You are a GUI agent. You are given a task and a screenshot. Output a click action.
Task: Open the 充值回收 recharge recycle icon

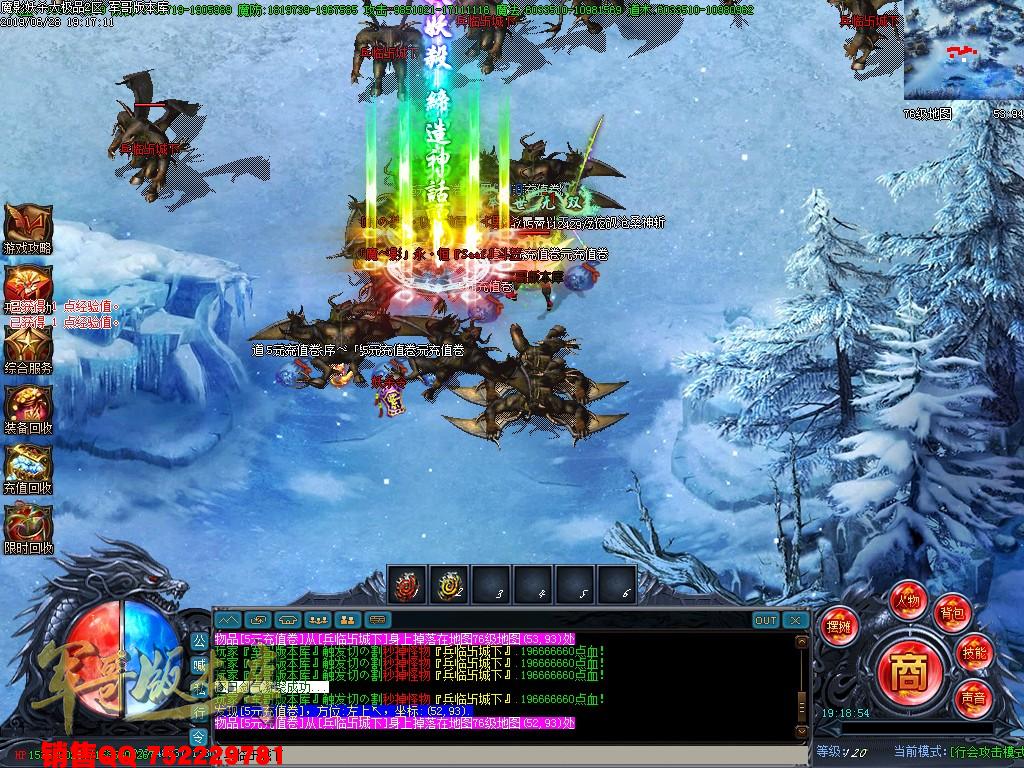[28, 465]
